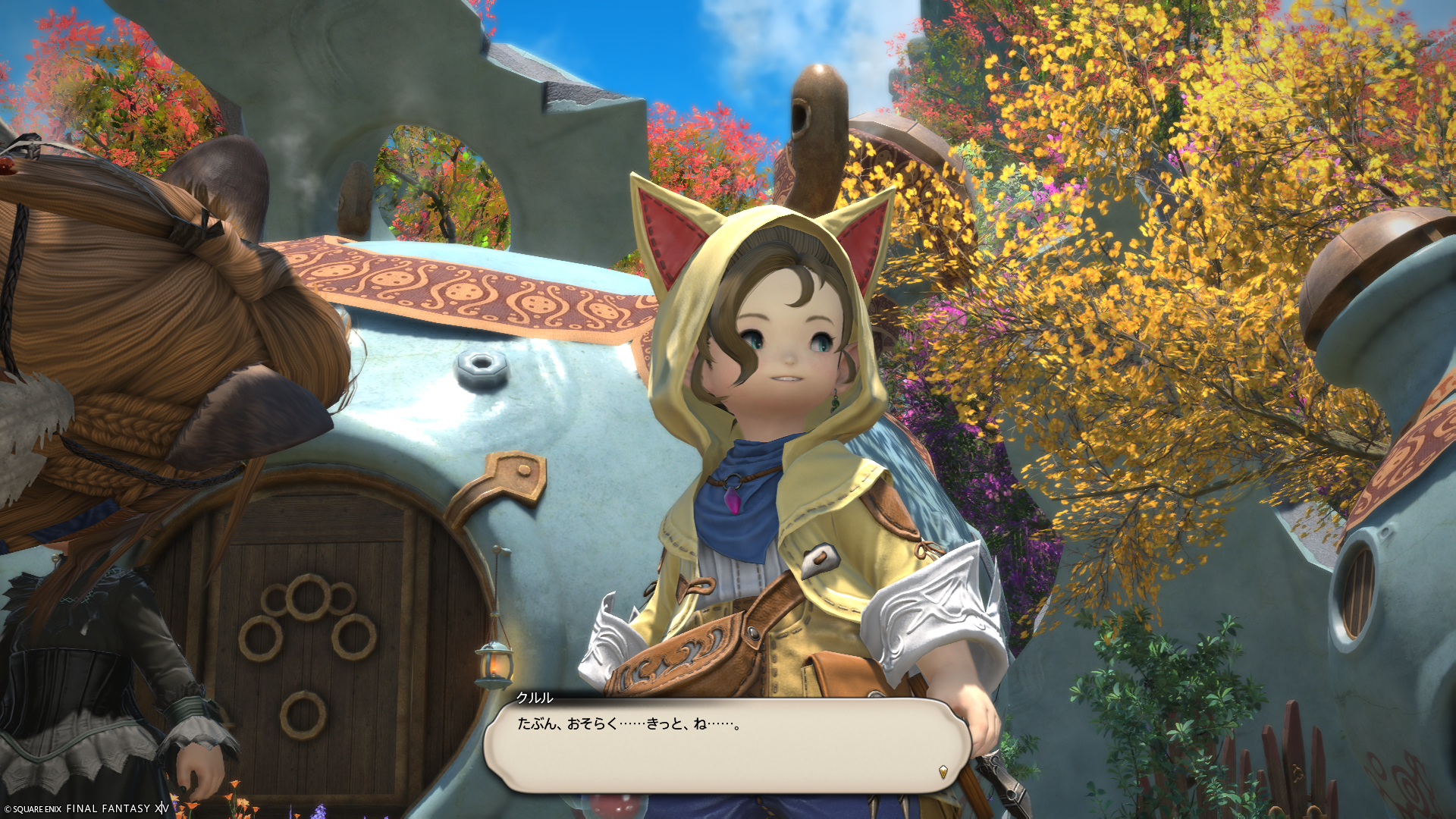Advance dialogue with the arrow indicator

(943, 772)
